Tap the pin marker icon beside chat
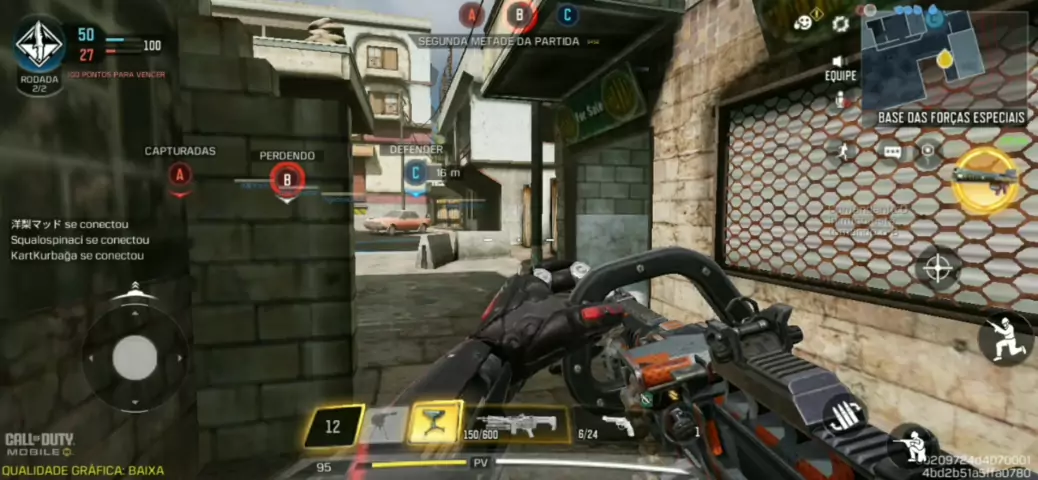Screen dimensions: 1038x480 coord(929,152)
